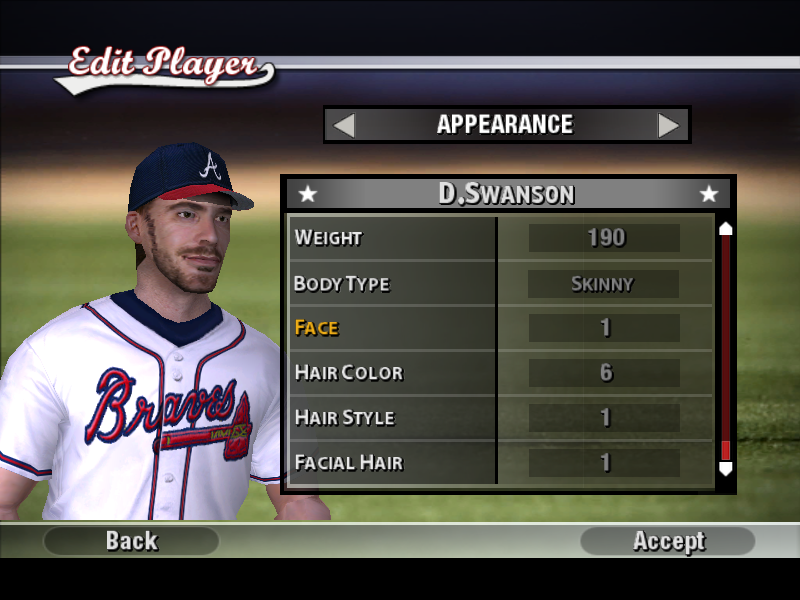Click the Hair Color value 6
The image size is (800, 600).
click(x=605, y=372)
